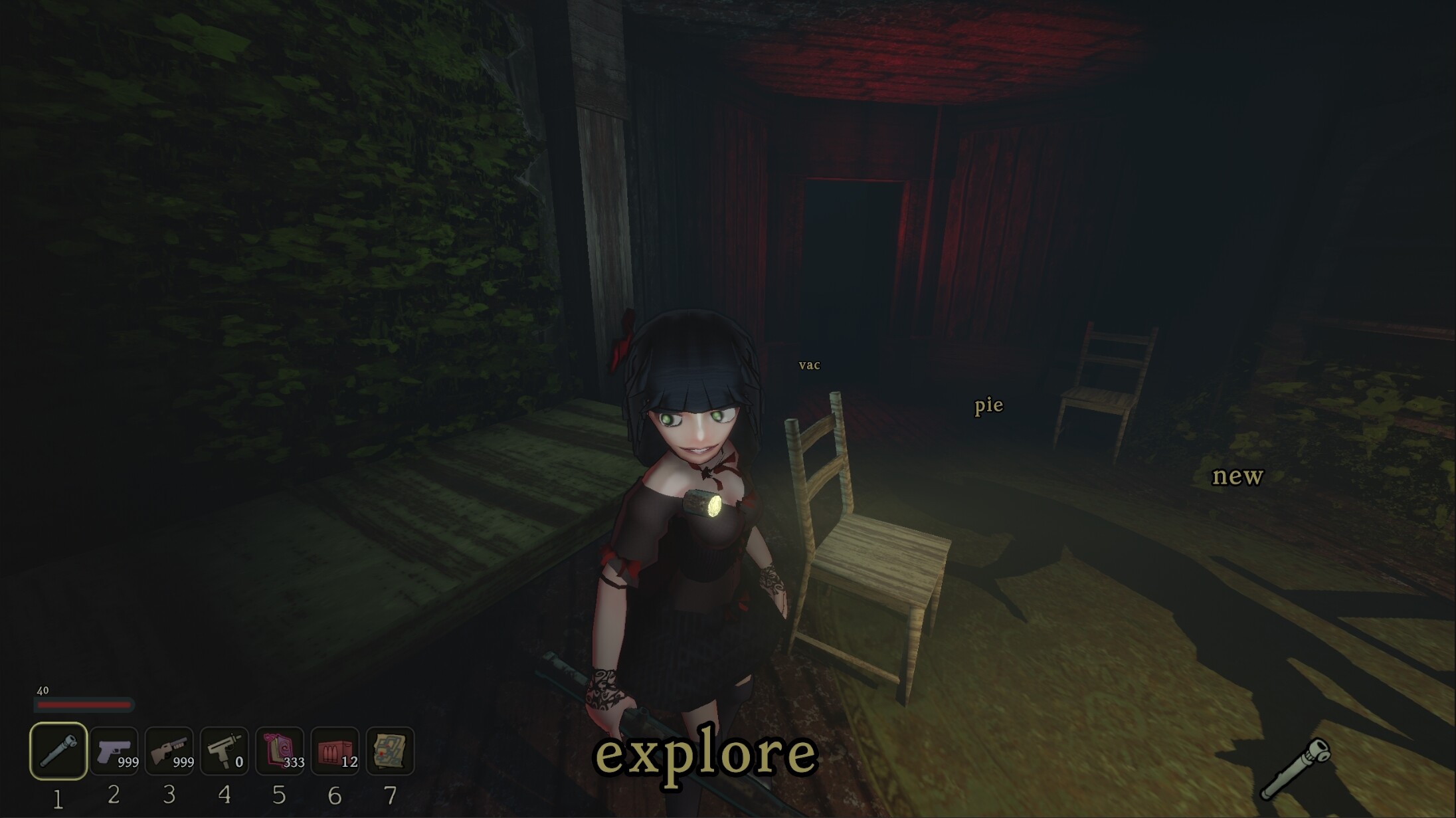Click the '0' ammo count on the Uzi slot
Screen dimensions: 1456x818
(238, 764)
